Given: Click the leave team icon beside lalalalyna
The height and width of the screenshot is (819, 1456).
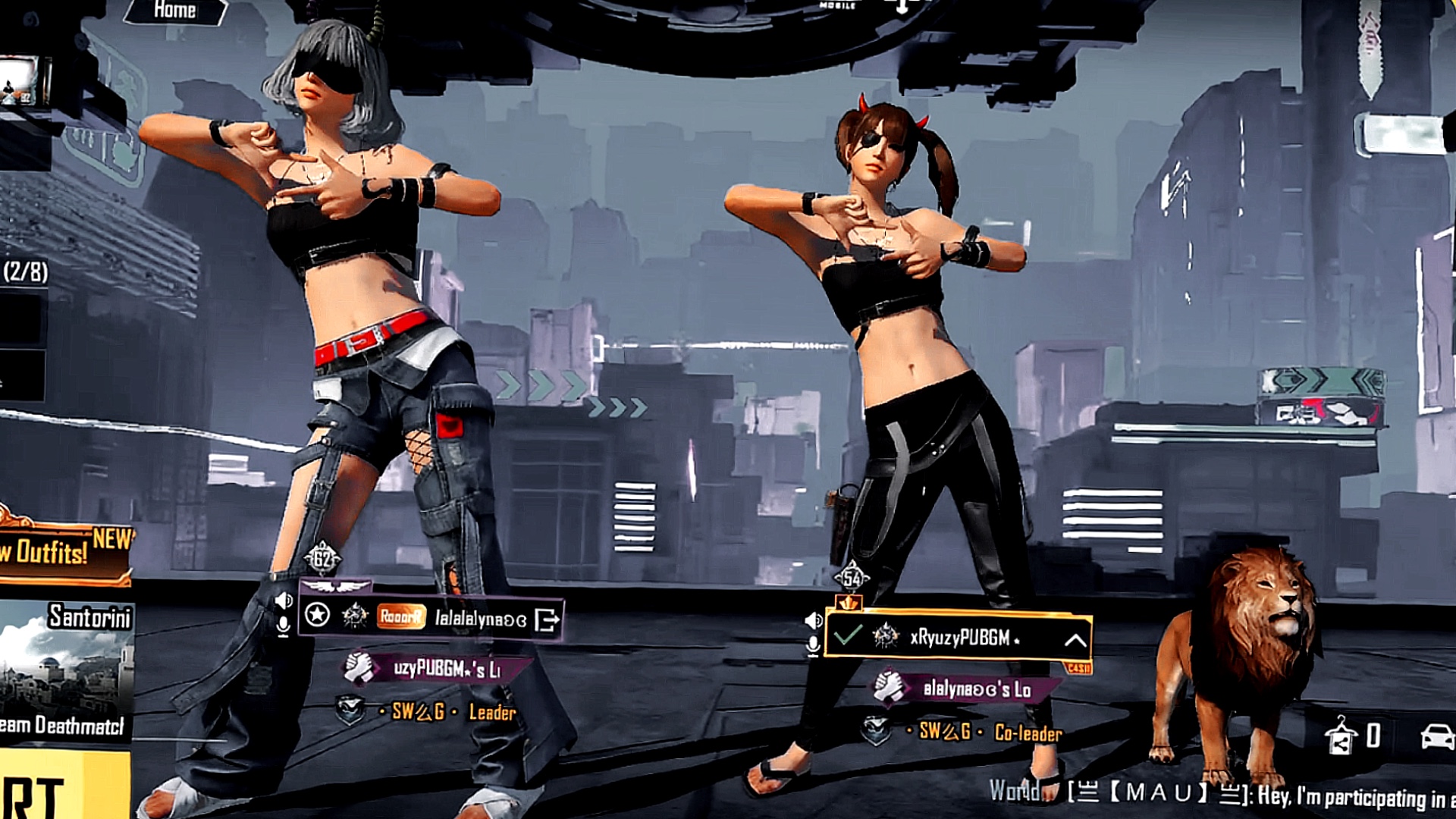Looking at the screenshot, I should pyautogui.click(x=547, y=620).
